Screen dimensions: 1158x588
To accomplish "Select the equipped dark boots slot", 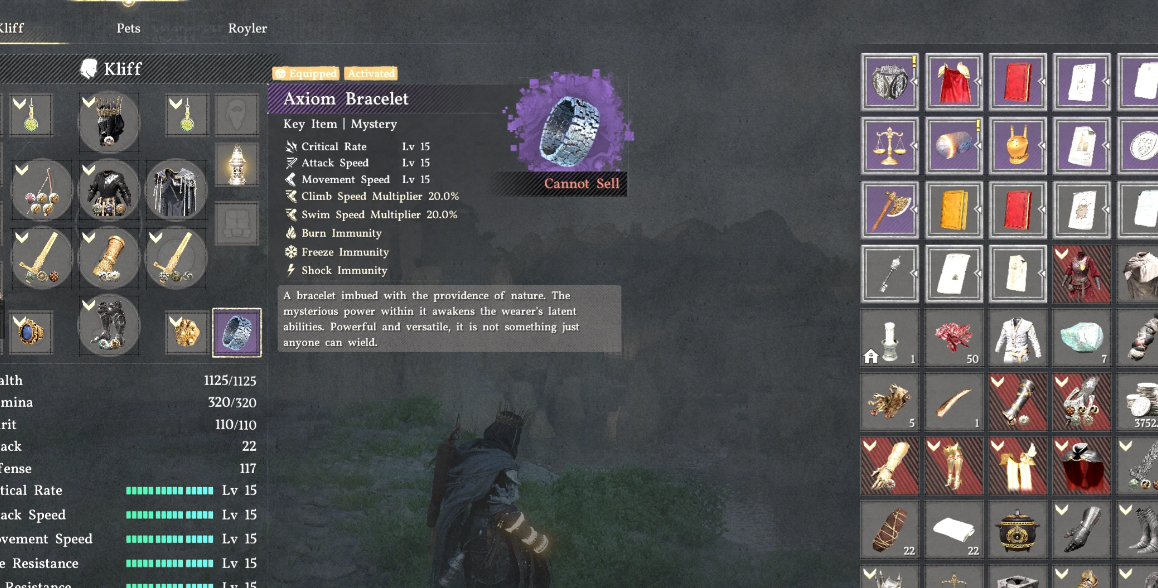I will point(108,325).
